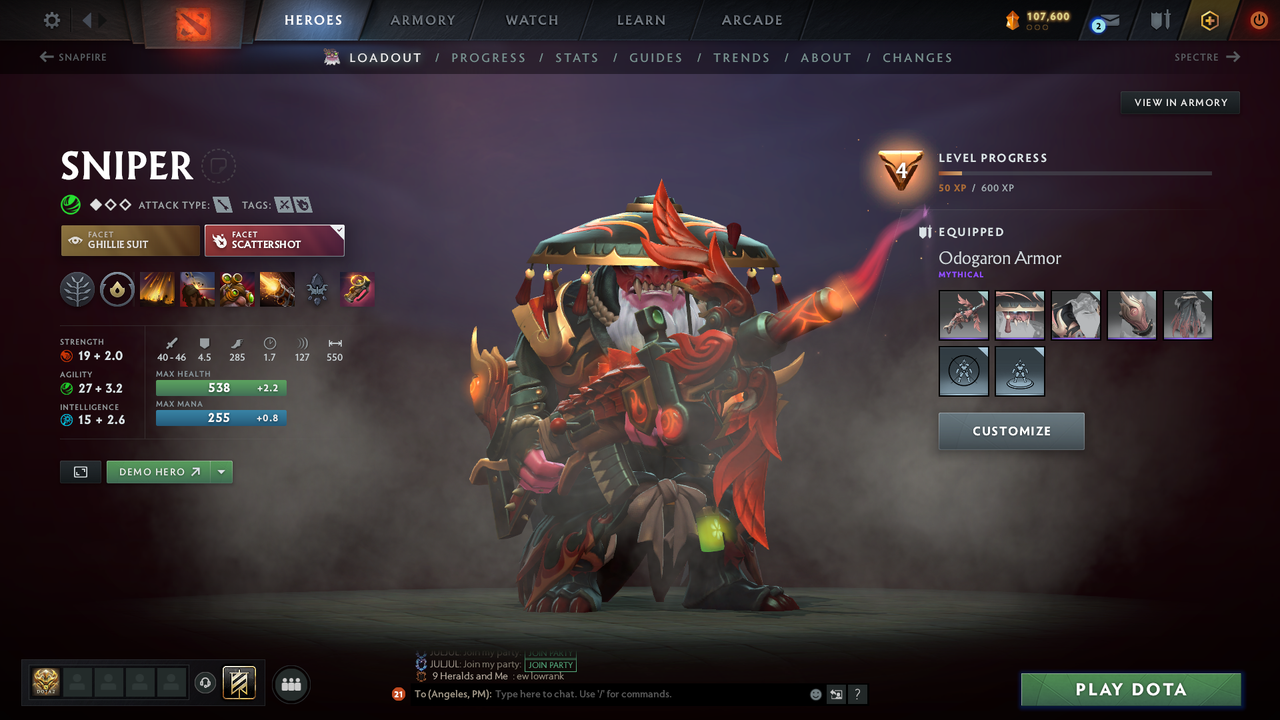Open the Dota Plus hexagon icon

[x=1209, y=19]
